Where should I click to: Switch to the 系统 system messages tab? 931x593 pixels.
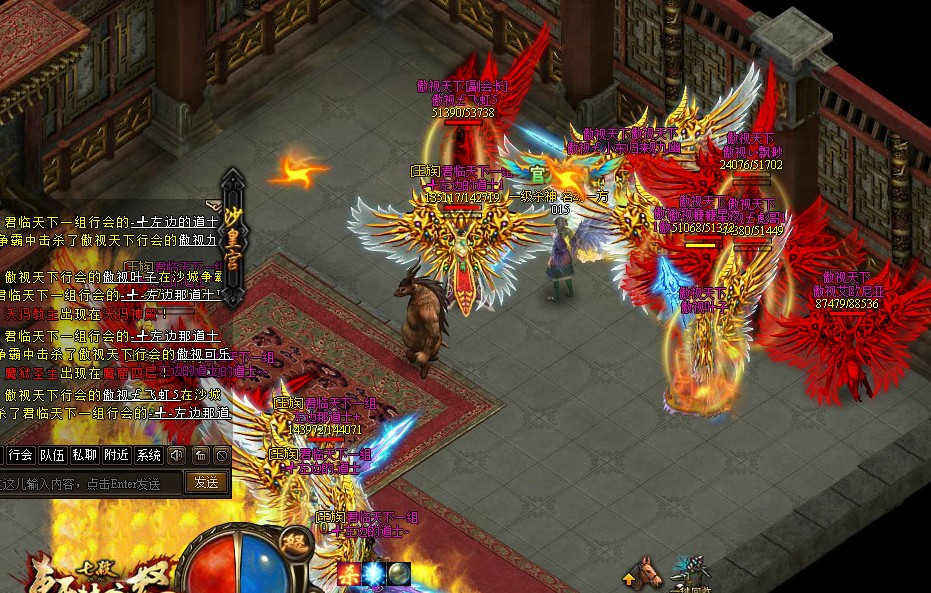point(149,455)
